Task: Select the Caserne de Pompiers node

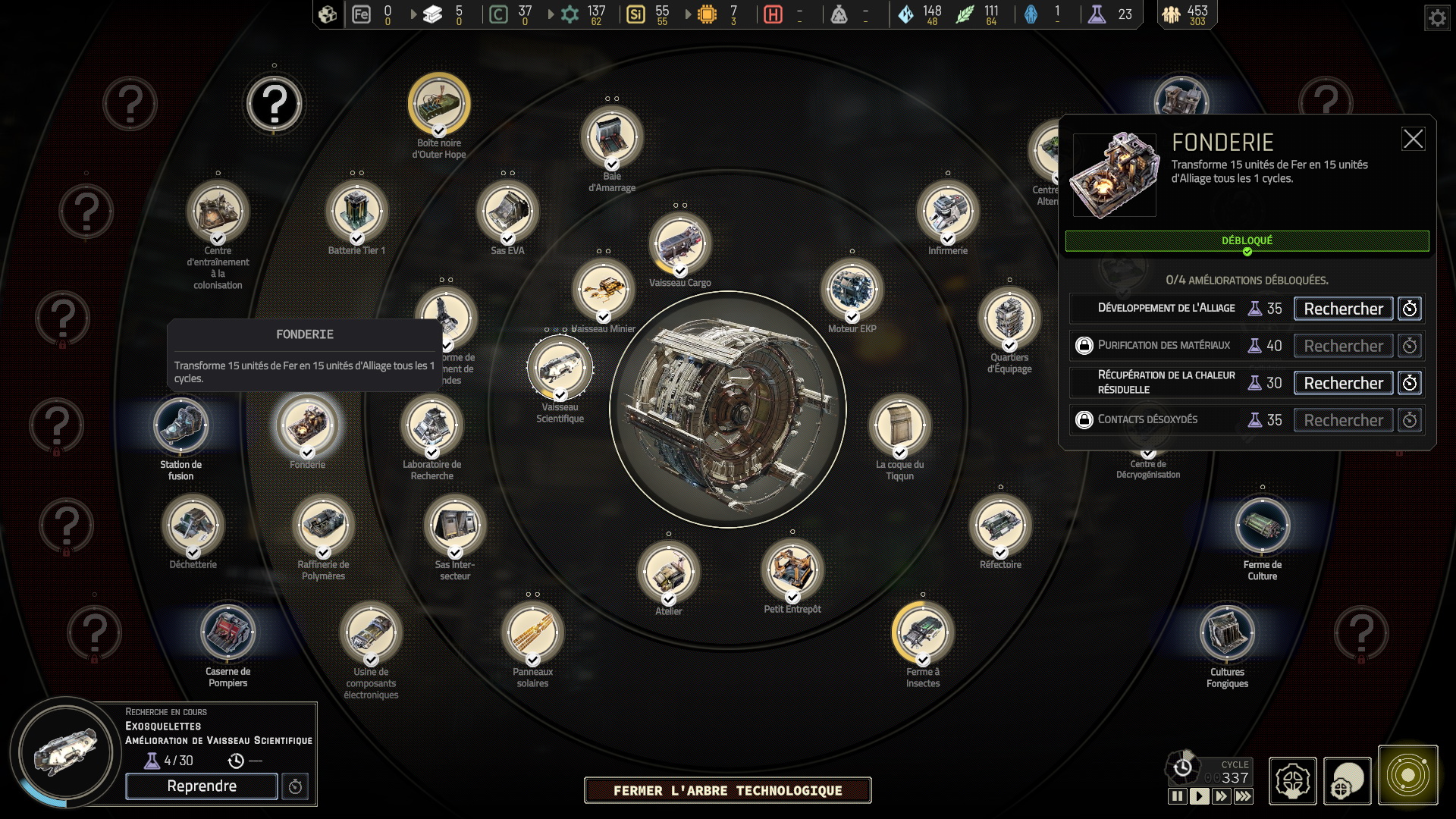Action: tap(227, 632)
